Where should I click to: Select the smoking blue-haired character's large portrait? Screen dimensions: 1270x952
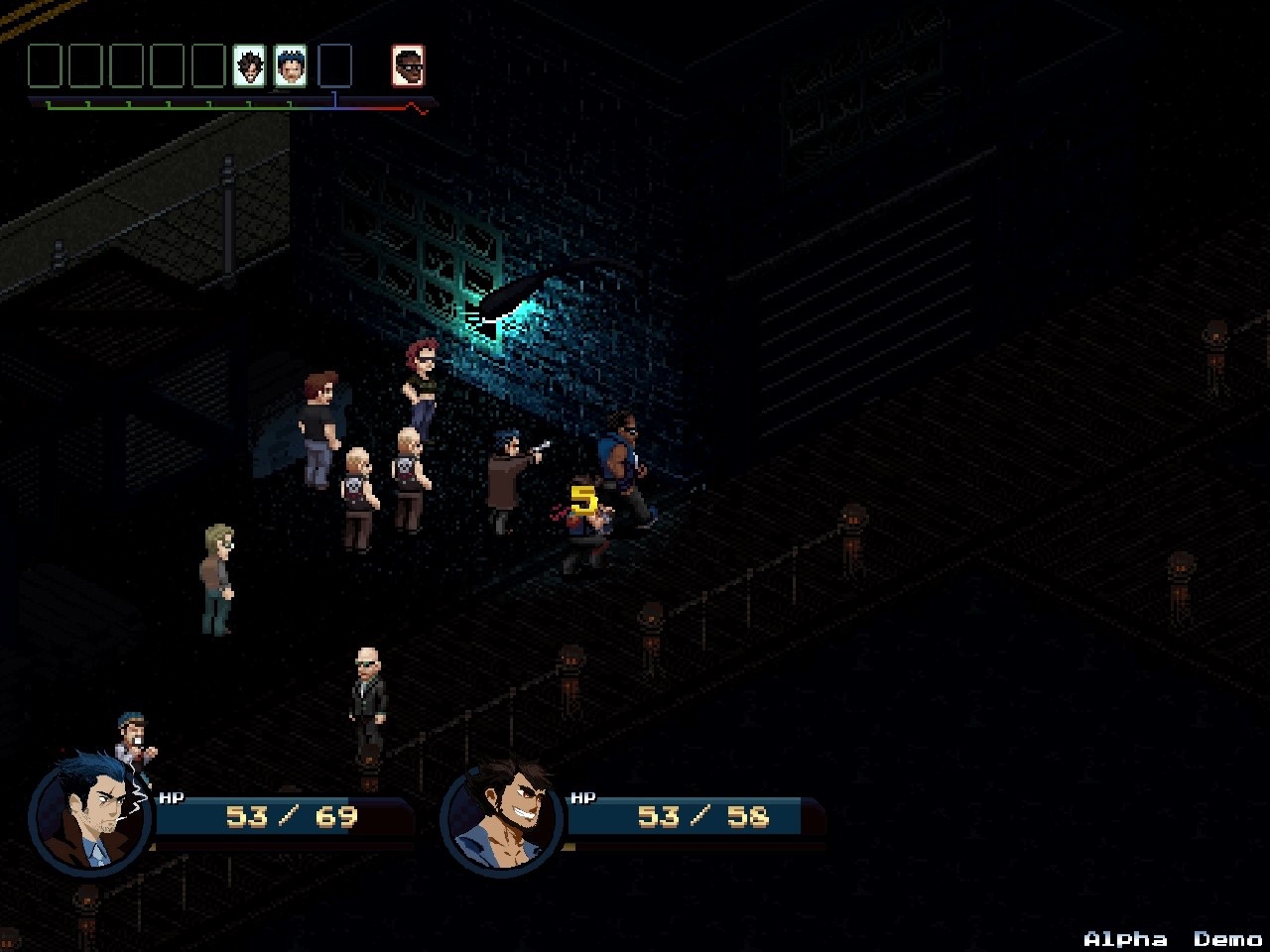coord(91,813)
